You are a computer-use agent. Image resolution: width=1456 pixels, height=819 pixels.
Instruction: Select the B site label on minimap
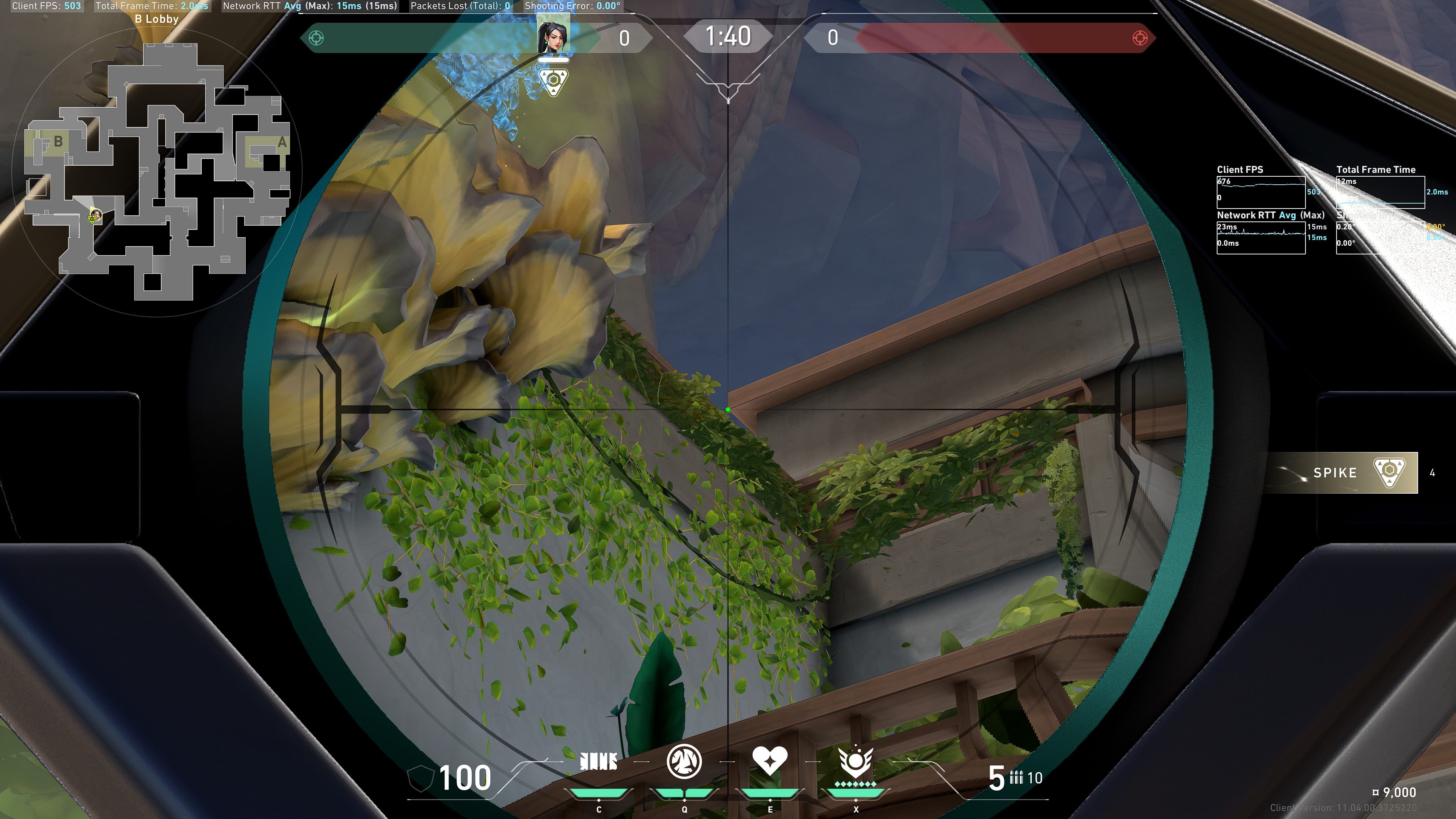(x=58, y=141)
